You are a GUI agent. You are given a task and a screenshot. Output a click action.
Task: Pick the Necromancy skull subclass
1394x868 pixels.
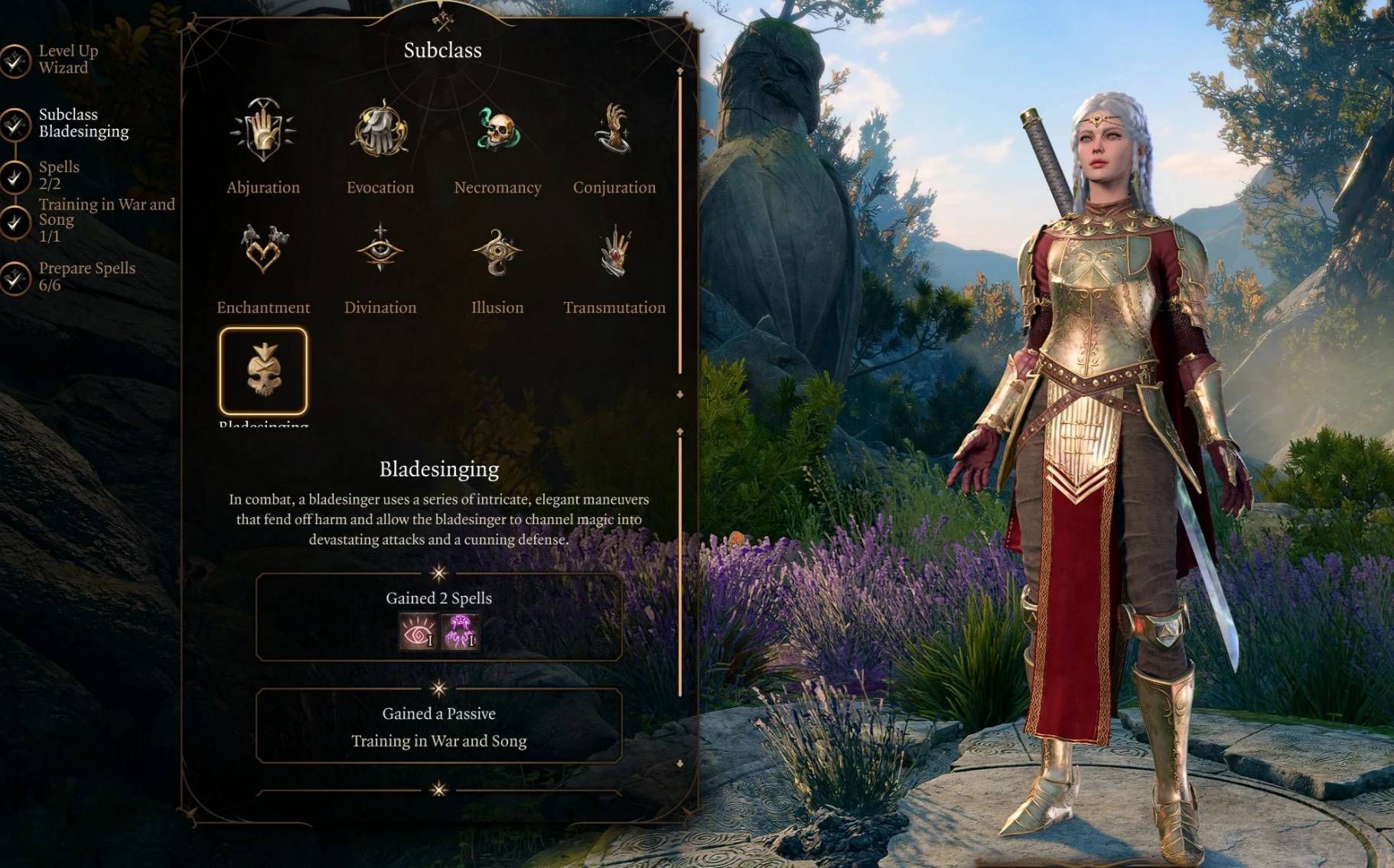pos(497,131)
